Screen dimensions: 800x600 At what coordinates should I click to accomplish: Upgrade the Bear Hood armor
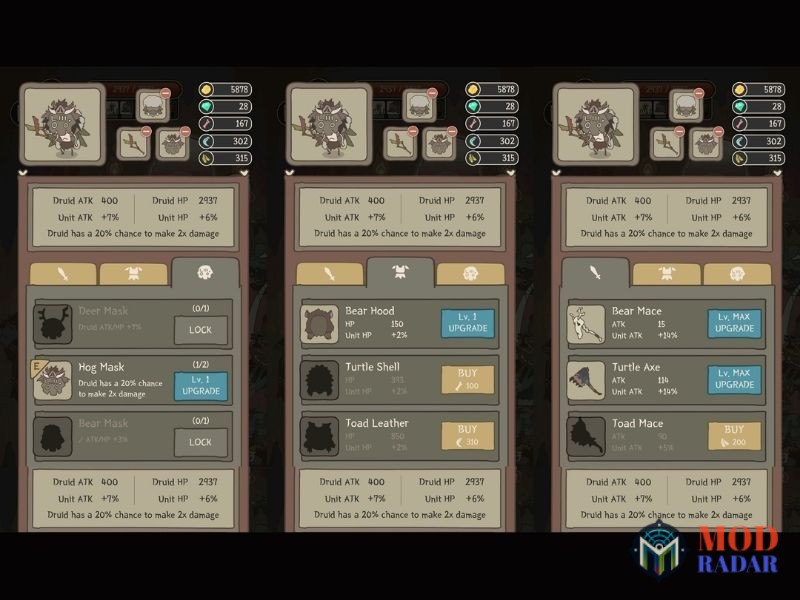pyautogui.click(x=468, y=323)
